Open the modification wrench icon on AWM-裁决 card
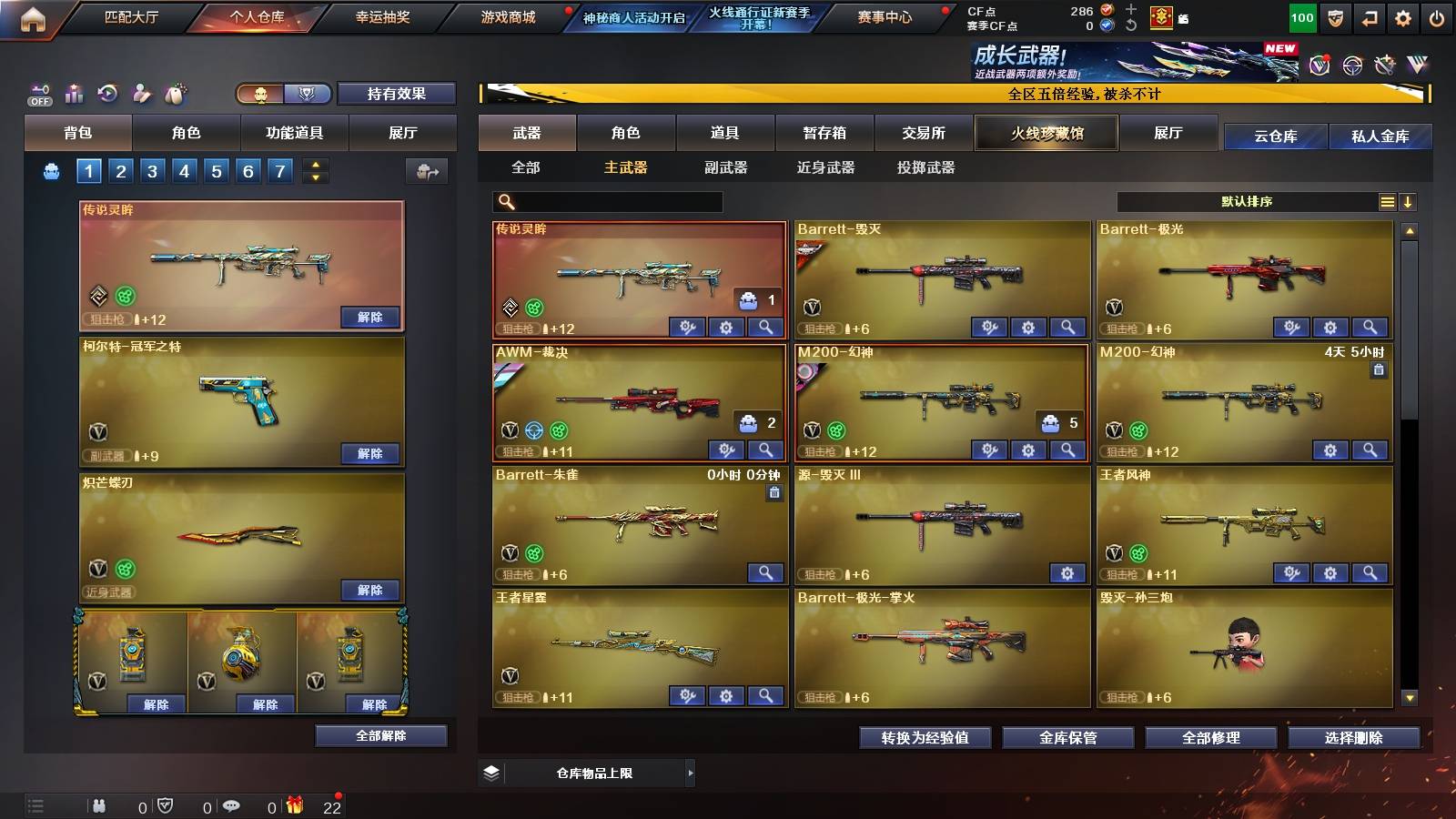The width and height of the screenshot is (1456, 819). (x=725, y=450)
